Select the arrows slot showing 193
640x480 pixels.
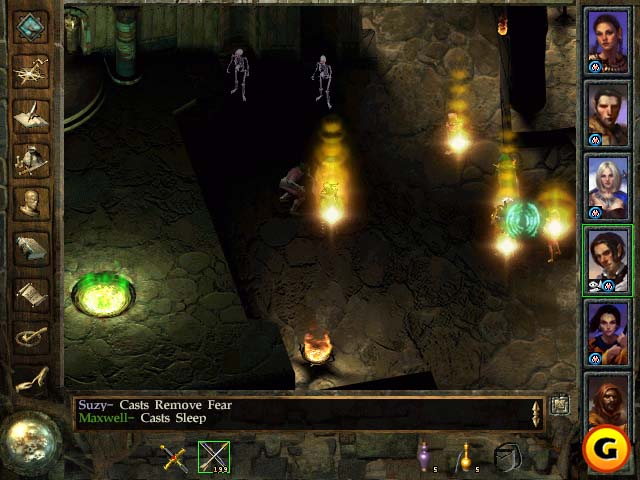(213, 457)
